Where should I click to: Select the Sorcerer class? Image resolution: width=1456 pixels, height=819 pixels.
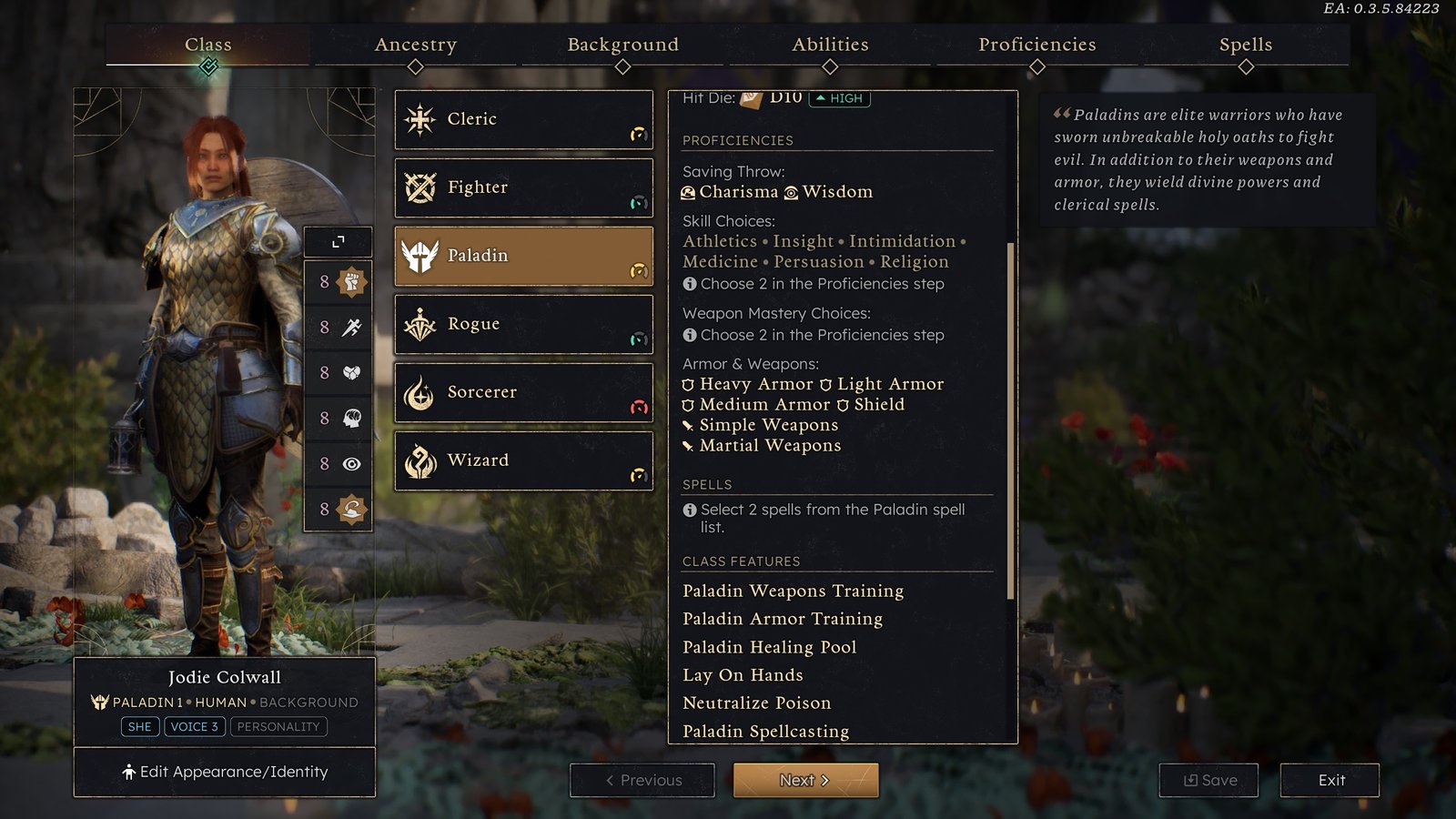tap(523, 392)
